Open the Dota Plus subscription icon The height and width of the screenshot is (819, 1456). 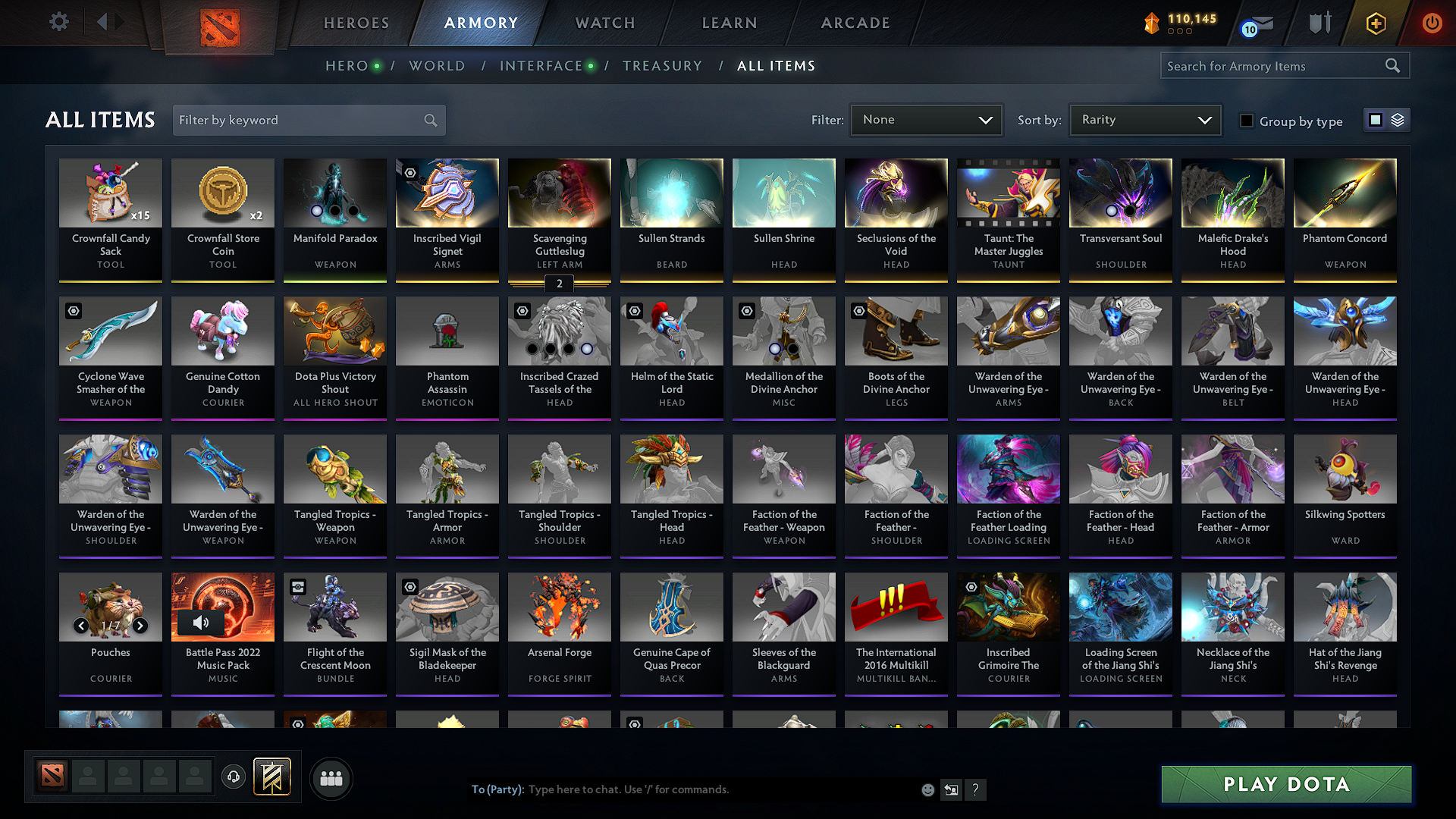[x=1375, y=23]
